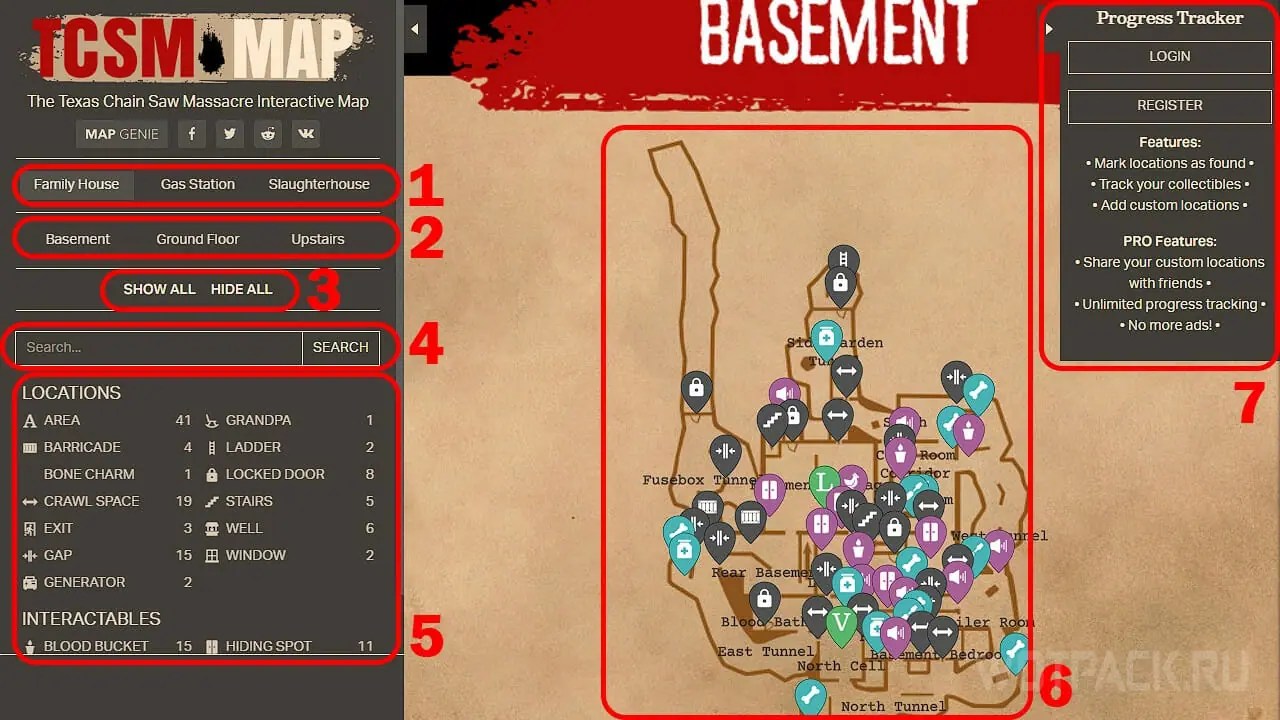Switch to the Gas Station map tab
The image size is (1280, 720).
[196, 184]
